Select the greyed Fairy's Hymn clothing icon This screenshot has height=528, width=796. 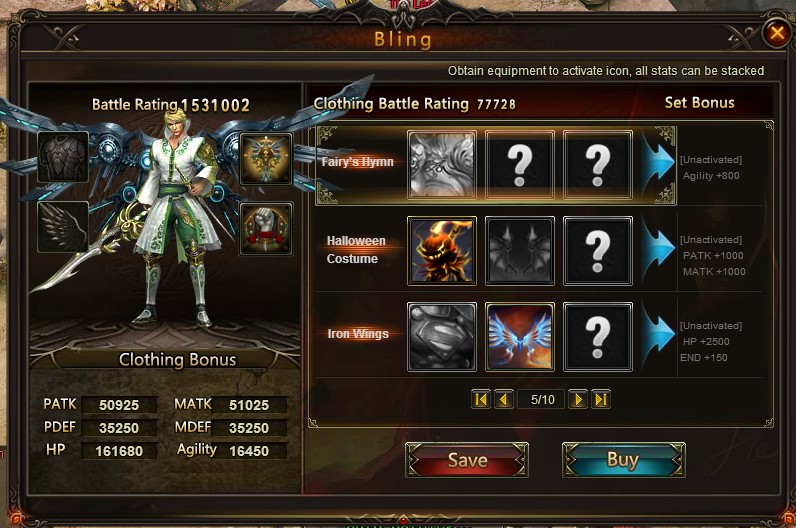(442, 164)
